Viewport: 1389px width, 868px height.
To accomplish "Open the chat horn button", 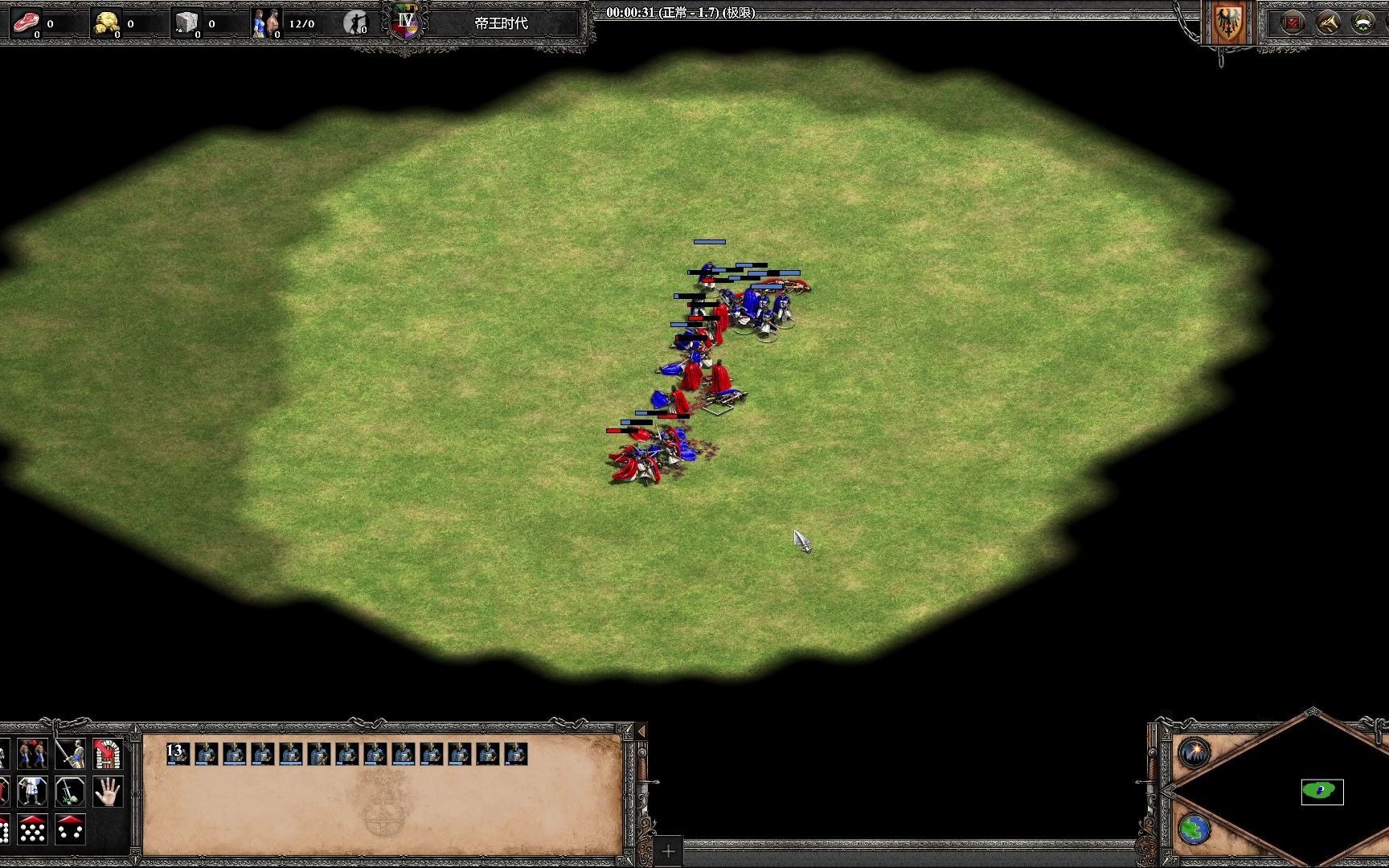I will click(x=1328, y=23).
